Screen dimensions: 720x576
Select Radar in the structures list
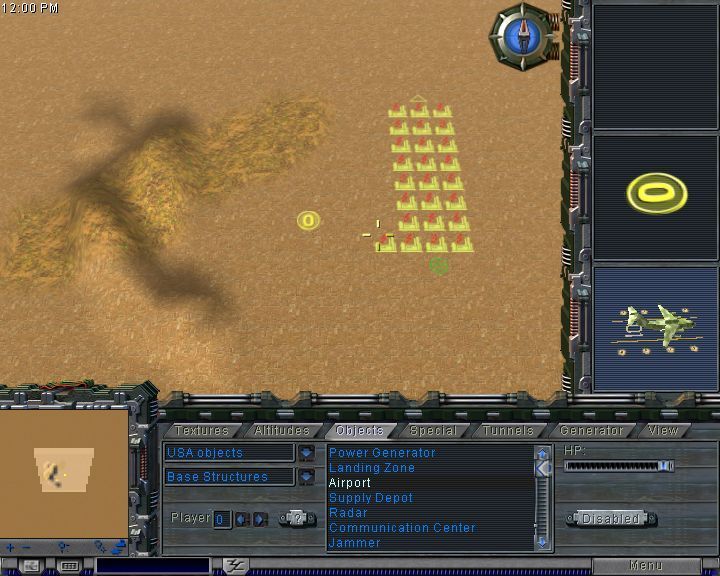[x=348, y=513]
